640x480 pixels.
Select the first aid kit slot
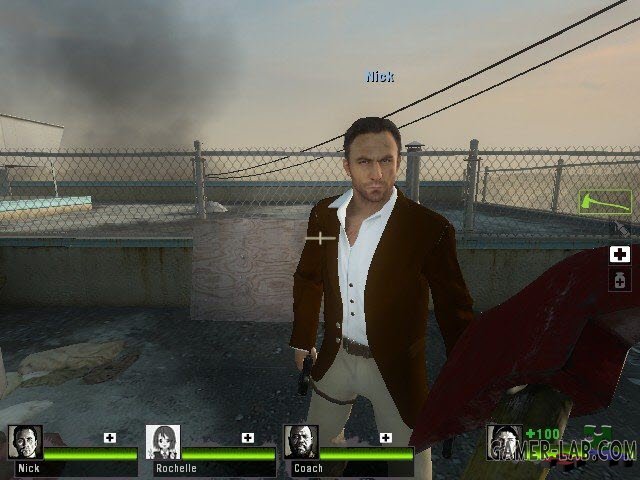coord(619,255)
